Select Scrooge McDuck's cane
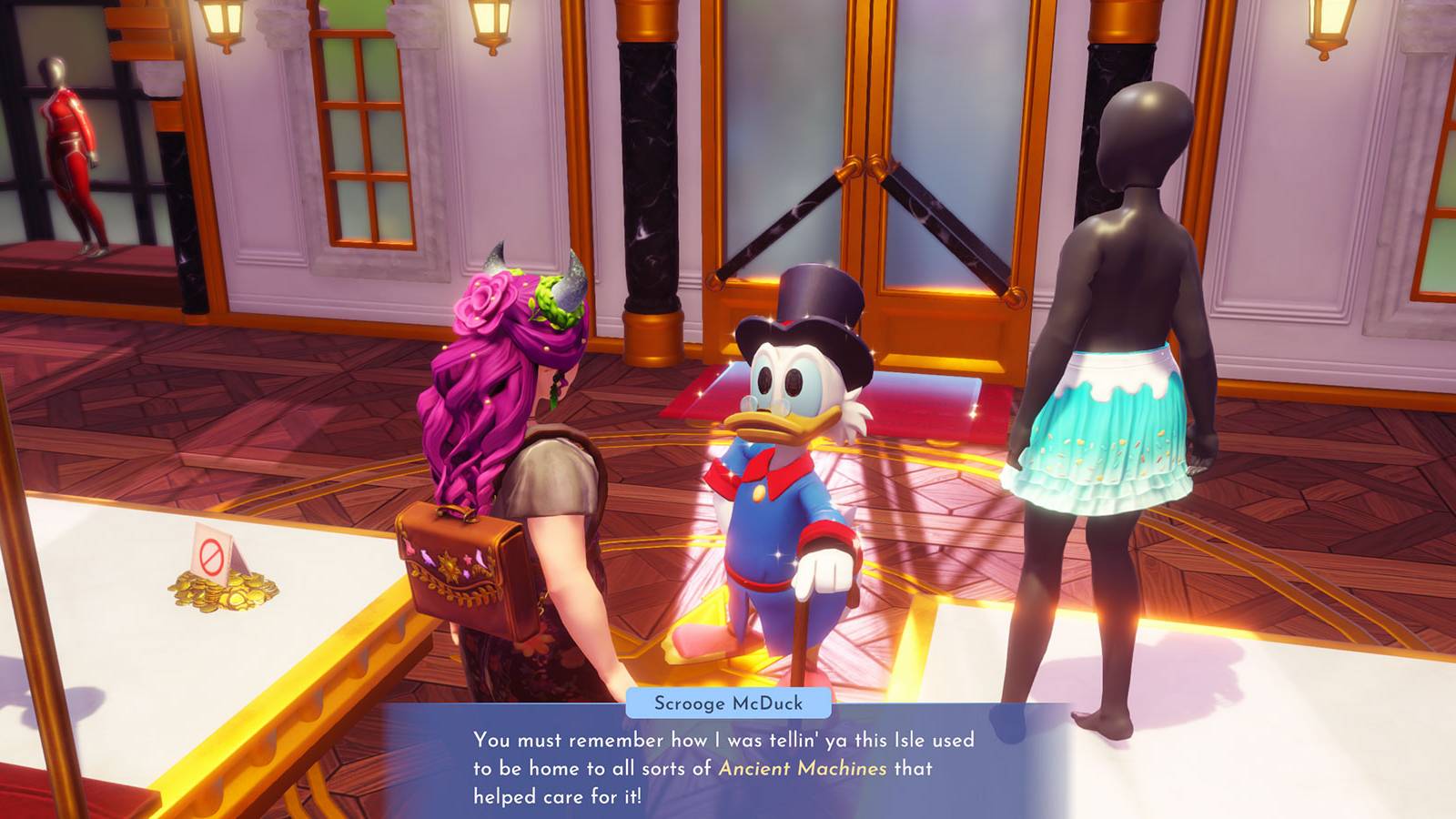 [801, 637]
